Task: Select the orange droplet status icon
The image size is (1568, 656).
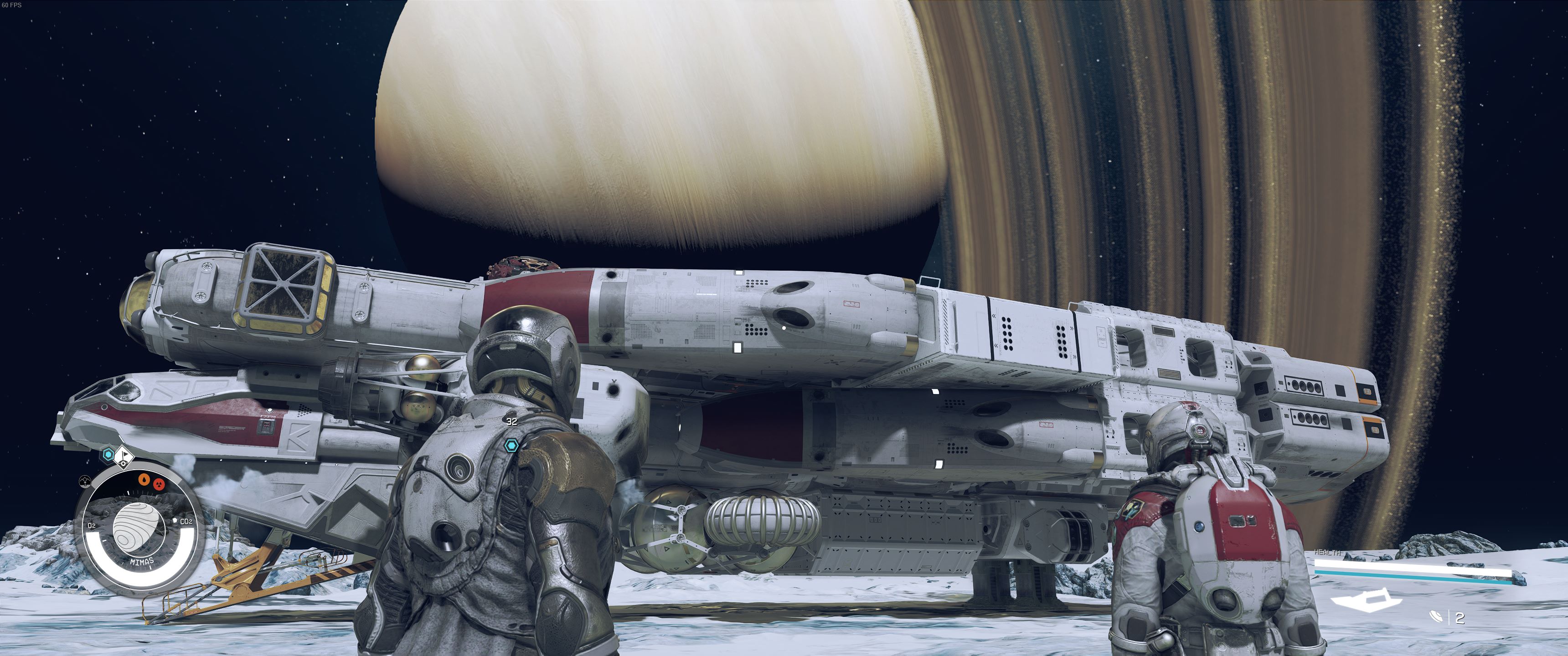Action: (x=144, y=480)
